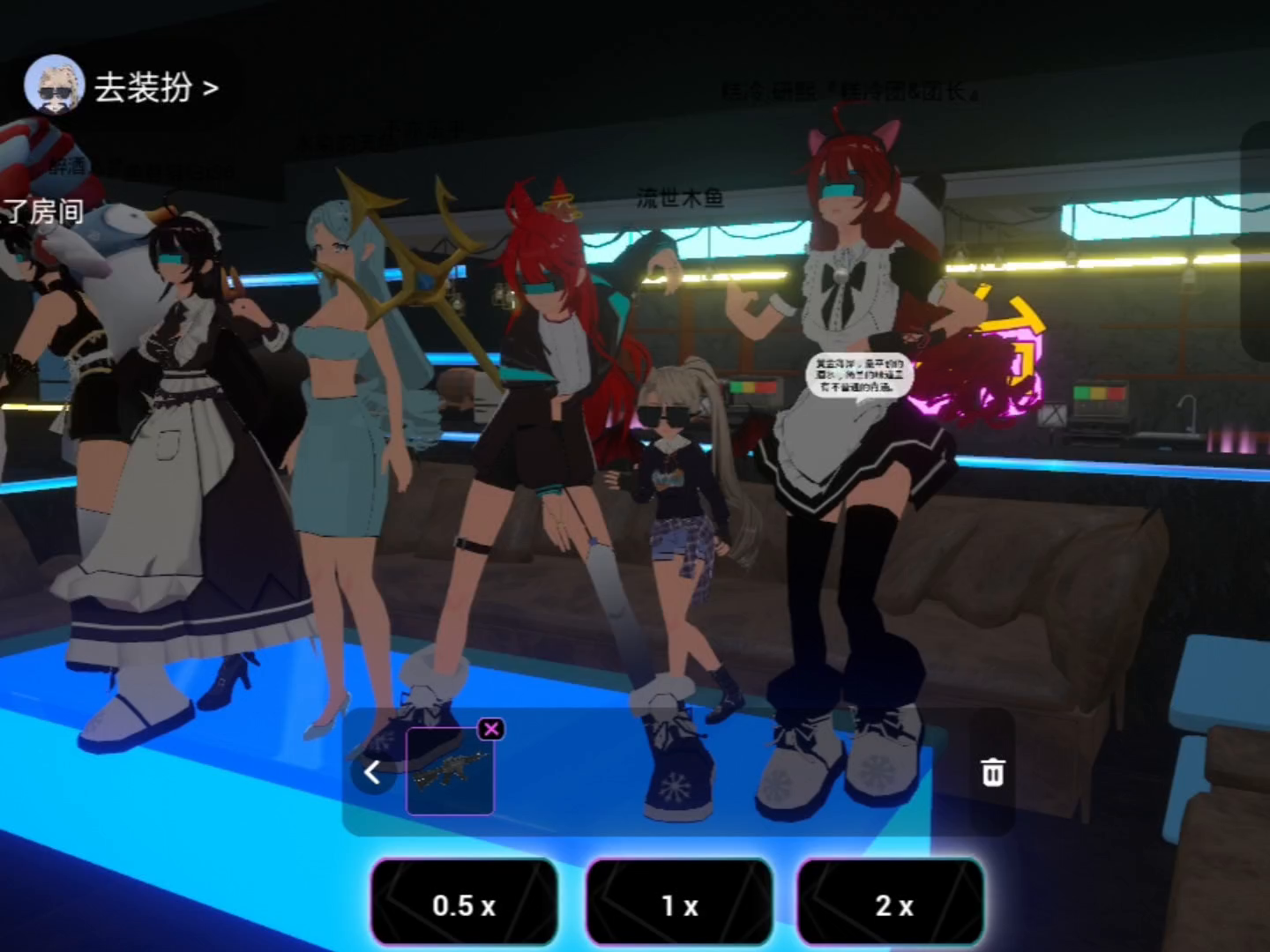Collapse panel with the back arrow

click(x=372, y=773)
